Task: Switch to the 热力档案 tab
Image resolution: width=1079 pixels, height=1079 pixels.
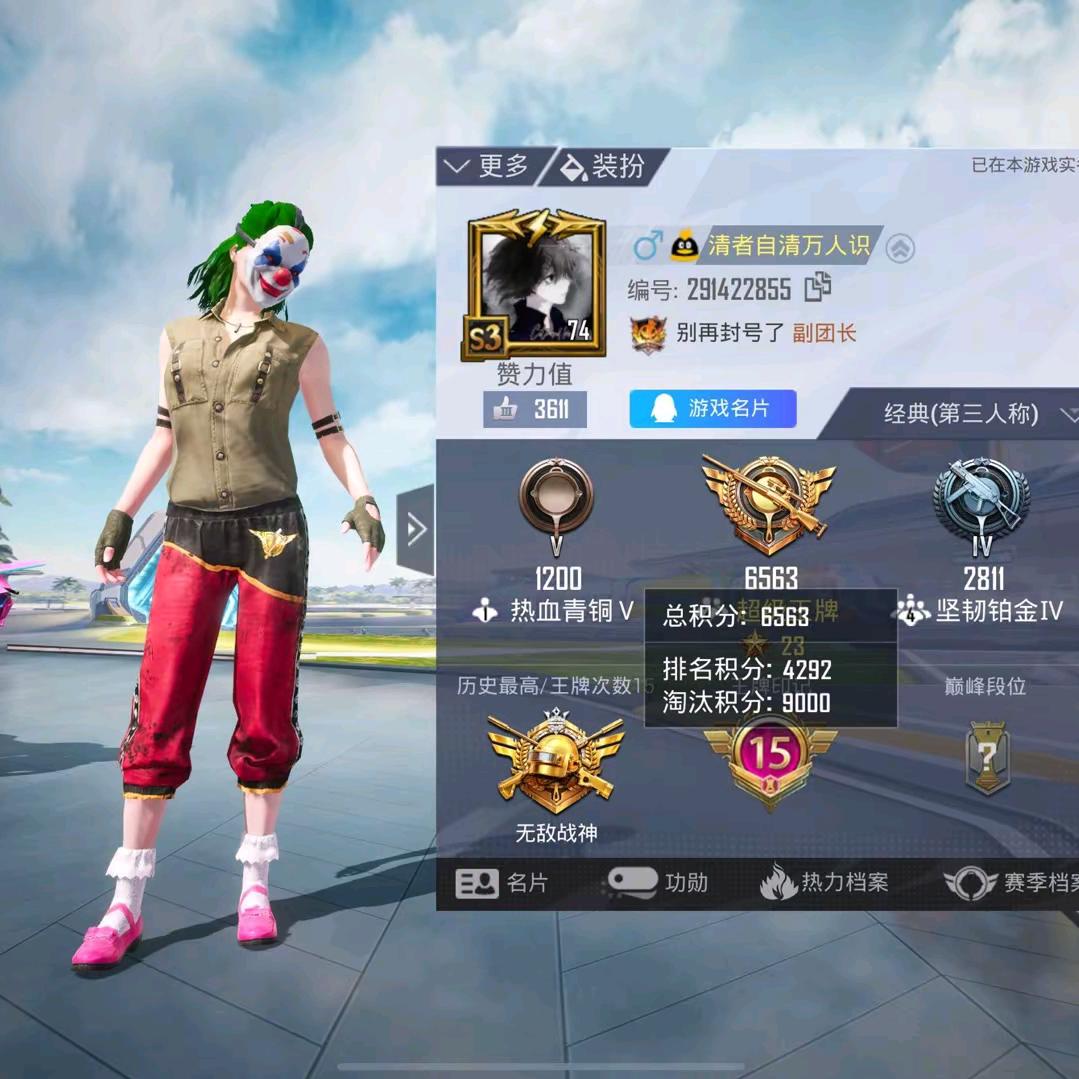Action: click(x=824, y=883)
